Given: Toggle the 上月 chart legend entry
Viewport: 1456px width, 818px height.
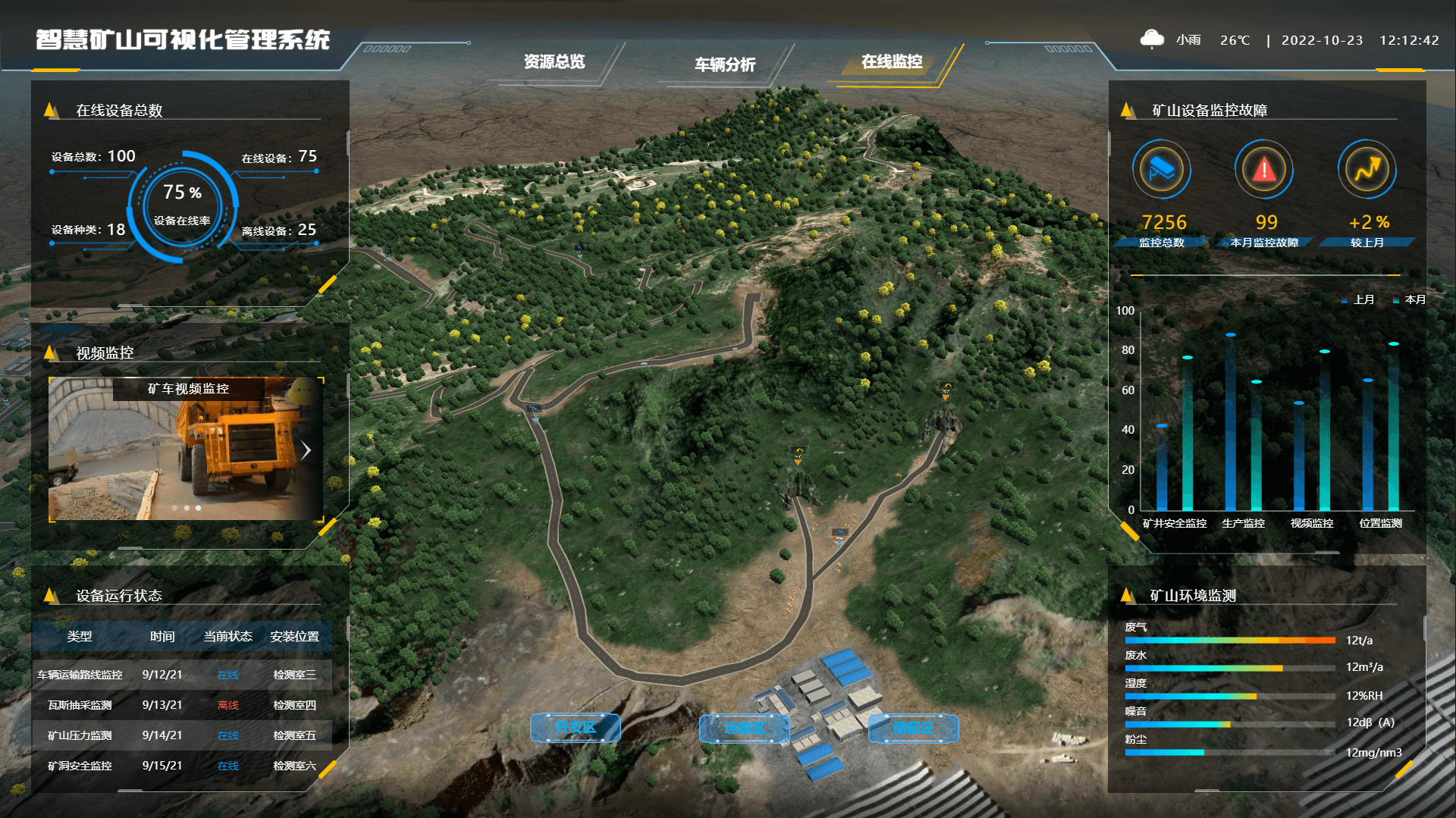Looking at the screenshot, I should 1358,300.
